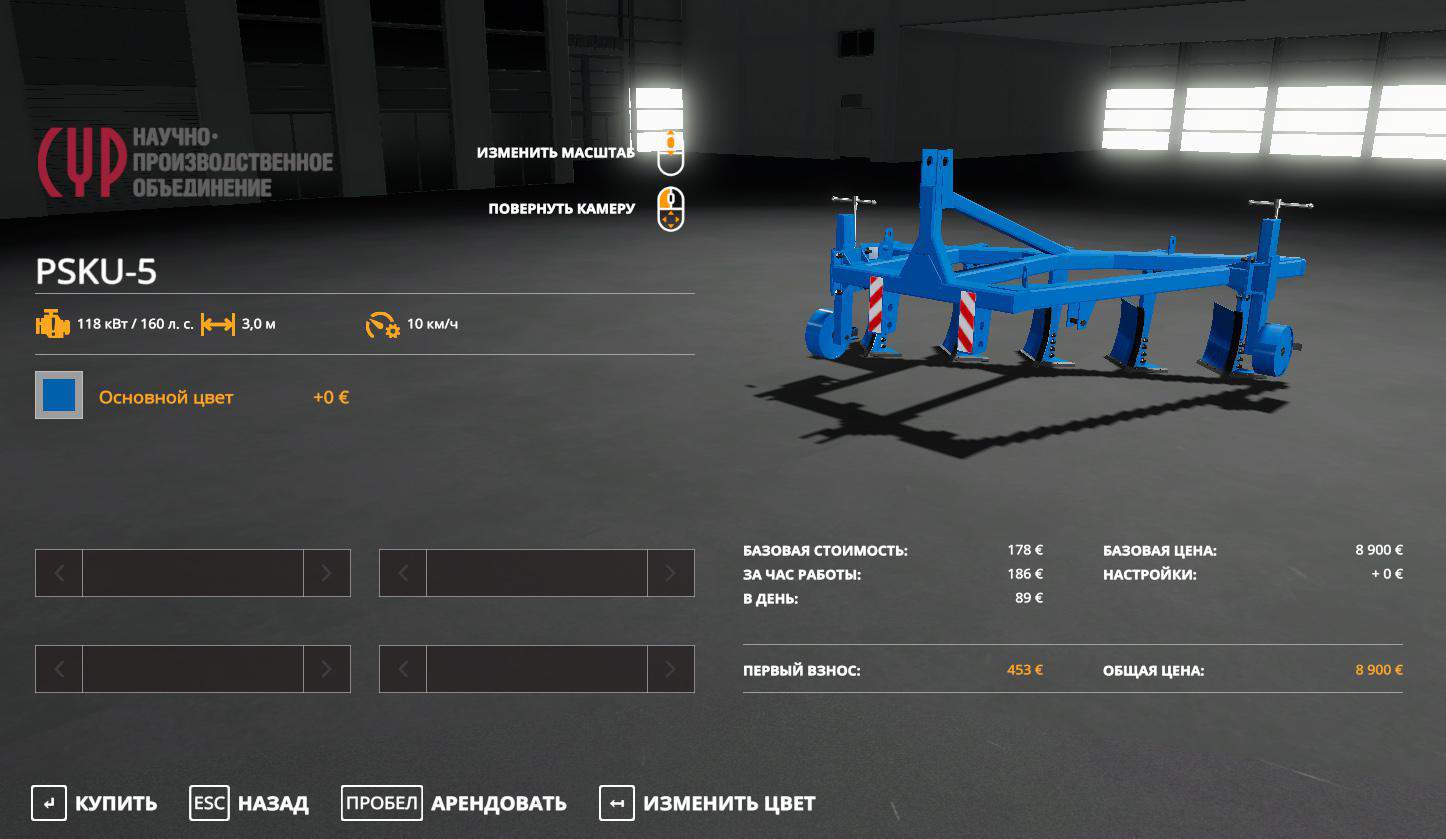The width and height of the screenshot is (1446, 839).
Task: Select the Основной цвет option
Action: coord(166,396)
